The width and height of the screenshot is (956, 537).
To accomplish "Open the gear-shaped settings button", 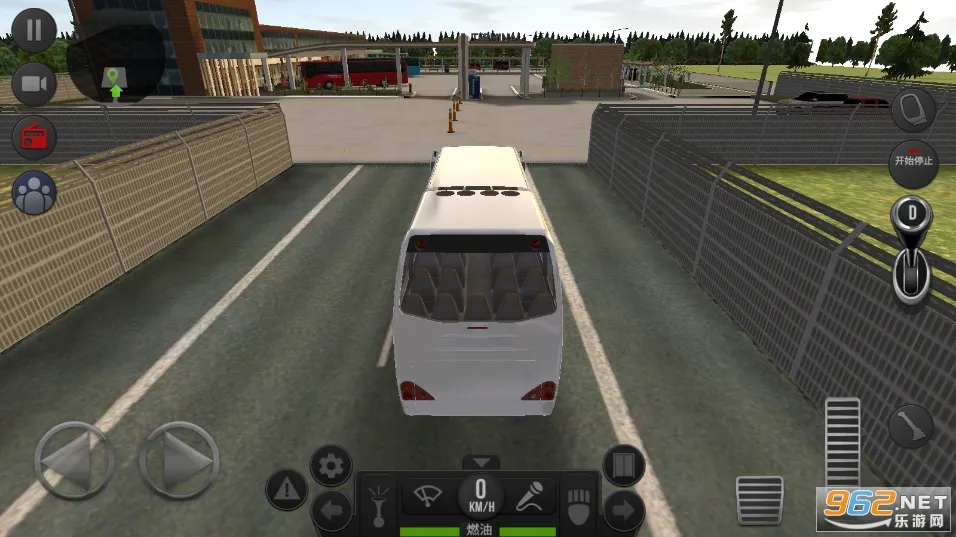I will tap(330, 465).
